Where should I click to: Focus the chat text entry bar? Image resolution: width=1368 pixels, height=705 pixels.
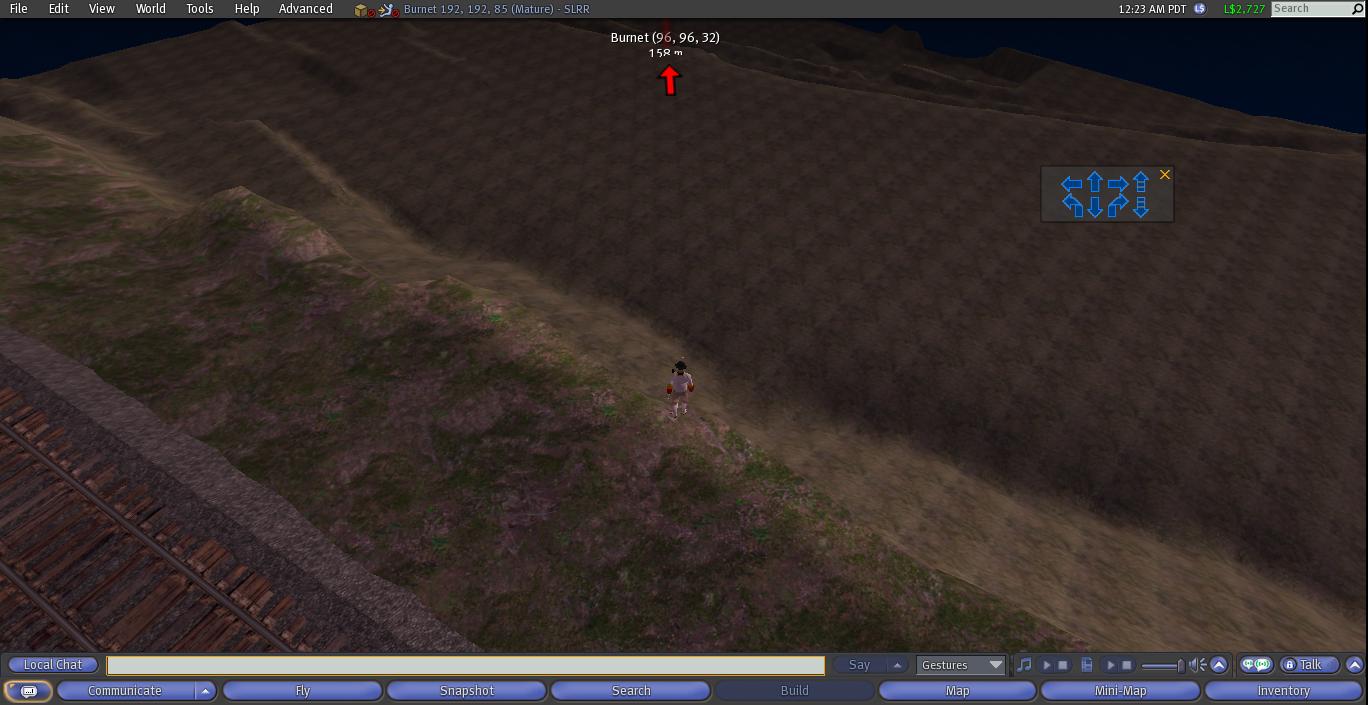pos(465,665)
